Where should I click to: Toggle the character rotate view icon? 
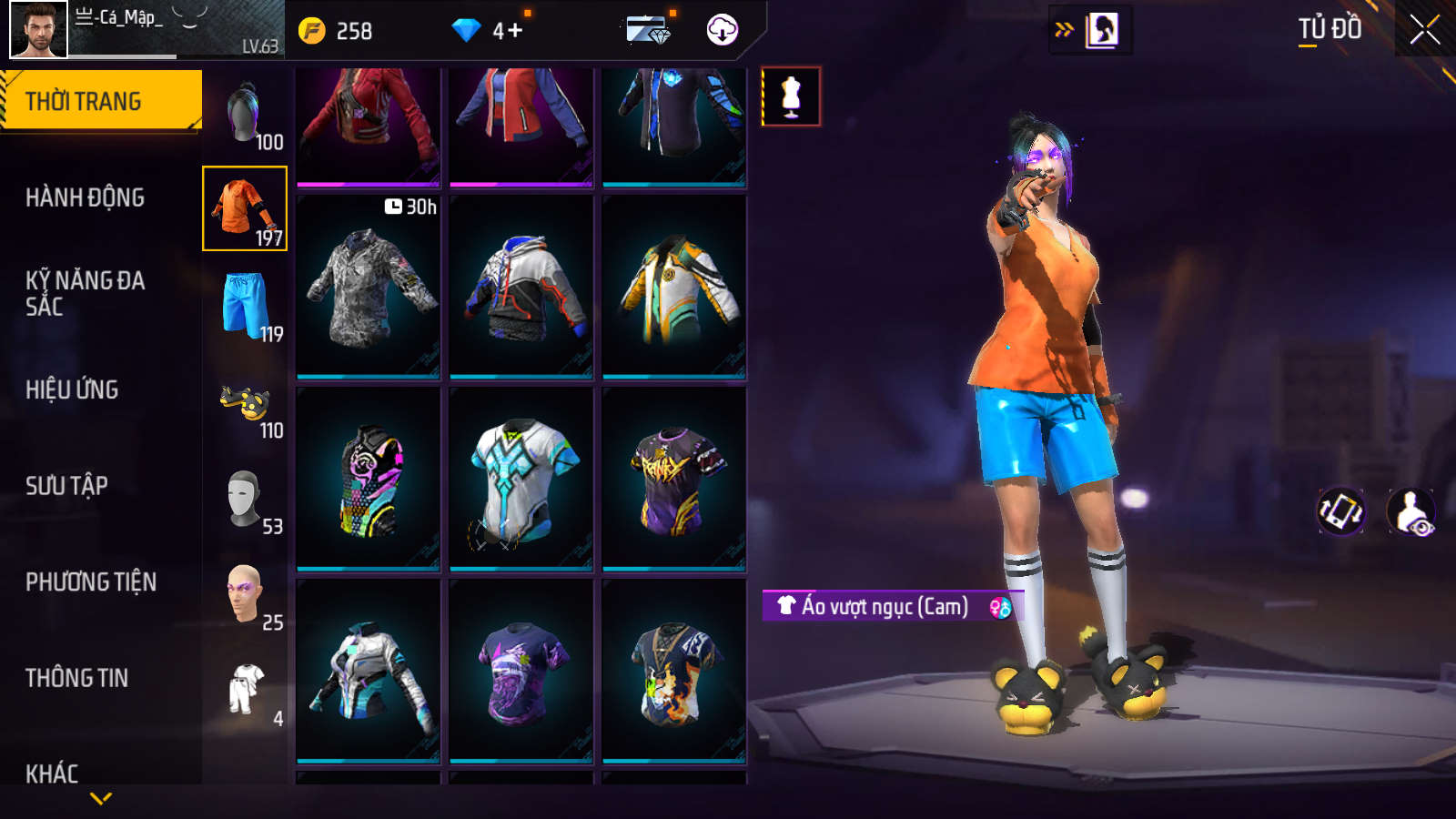tap(1341, 511)
